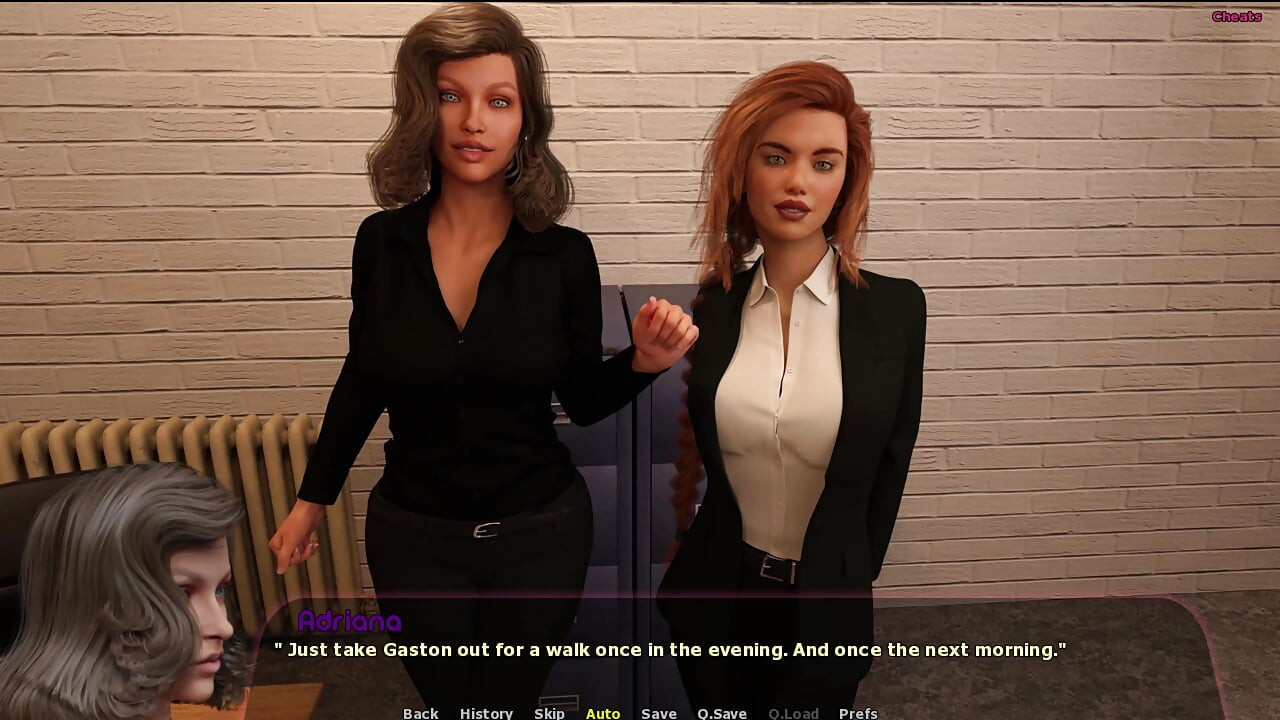Perform a quick save with Q.Save

(x=721, y=713)
